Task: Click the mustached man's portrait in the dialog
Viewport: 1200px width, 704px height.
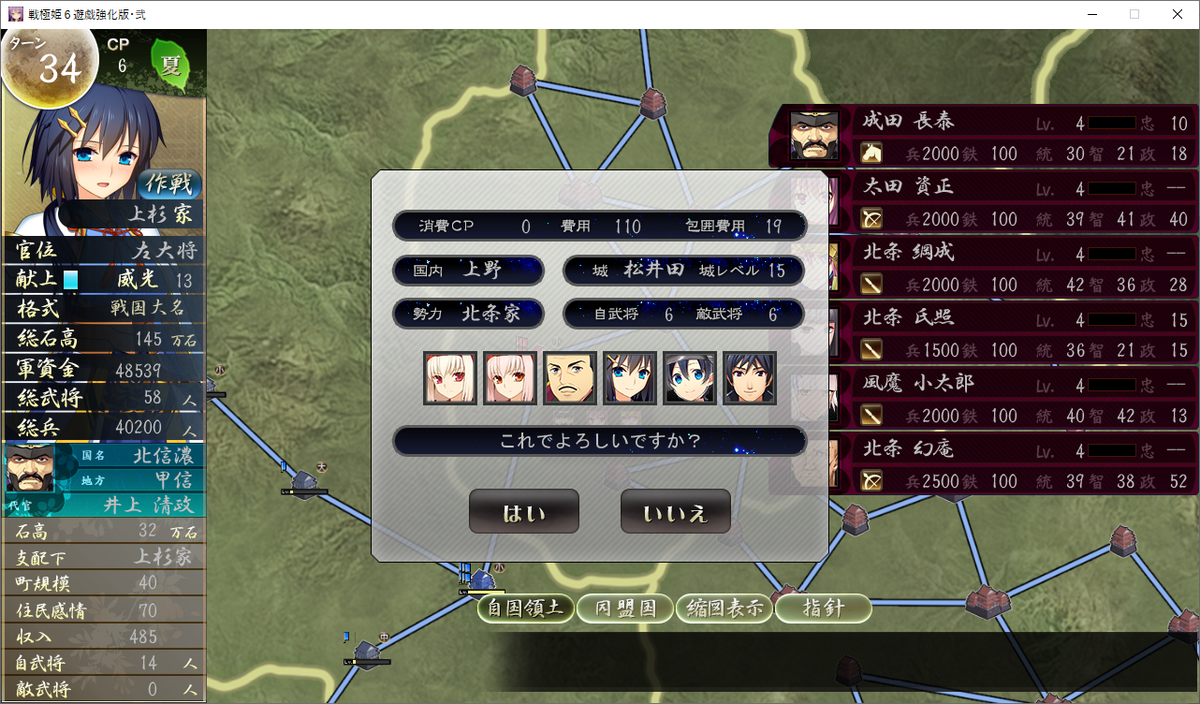Action: pyautogui.click(x=570, y=378)
